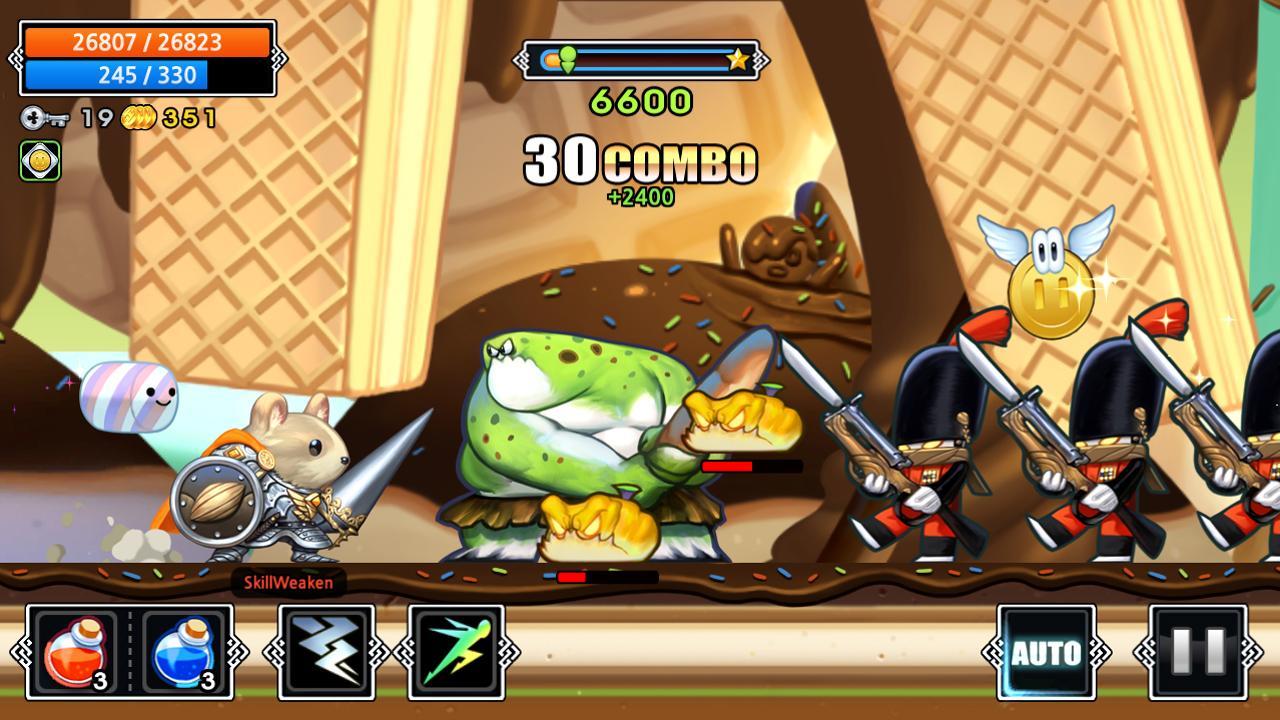Click the stage progress bar
This screenshot has width=1280, height=720.
pyautogui.click(x=640, y=58)
